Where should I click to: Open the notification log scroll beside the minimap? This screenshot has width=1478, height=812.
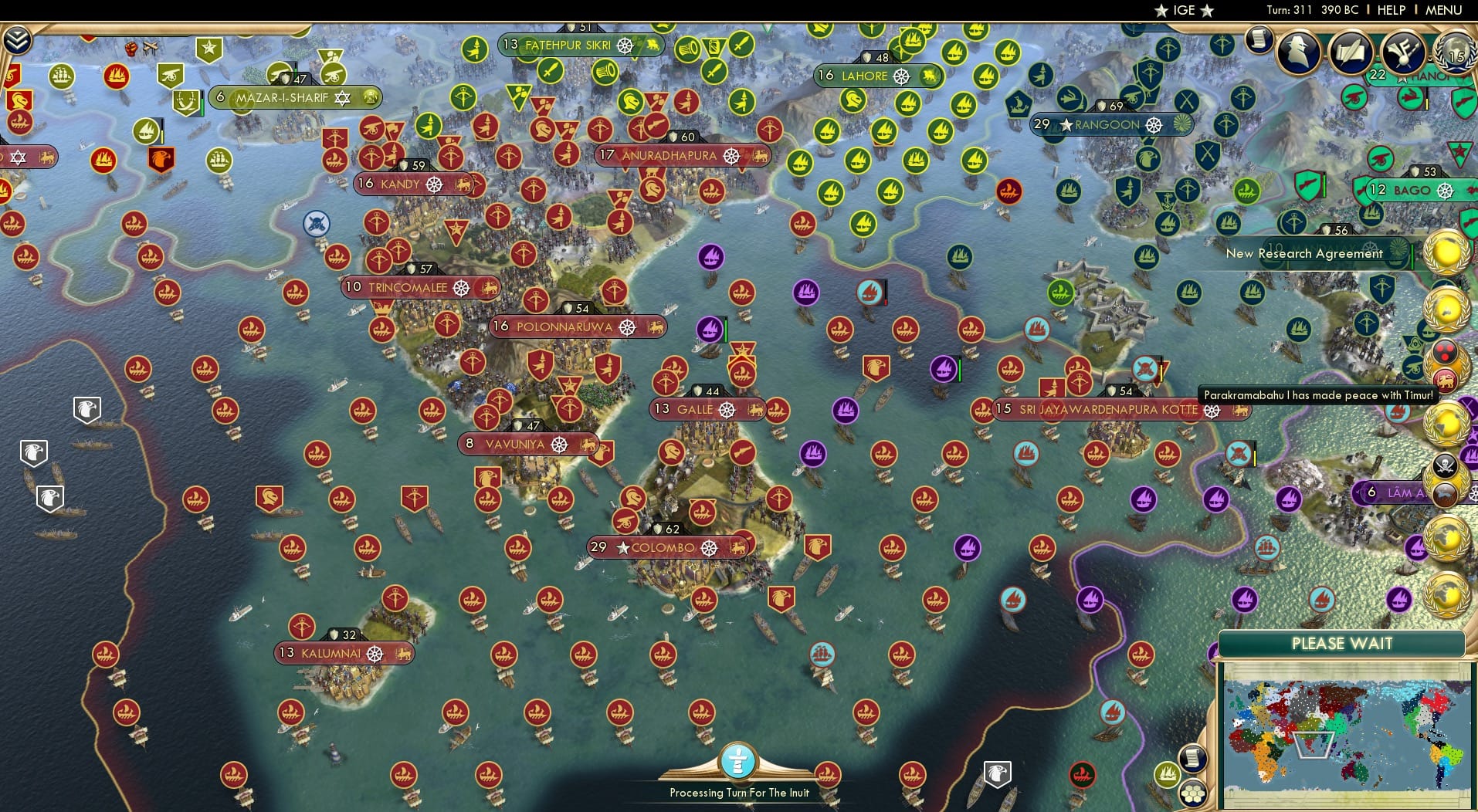tap(1193, 757)
